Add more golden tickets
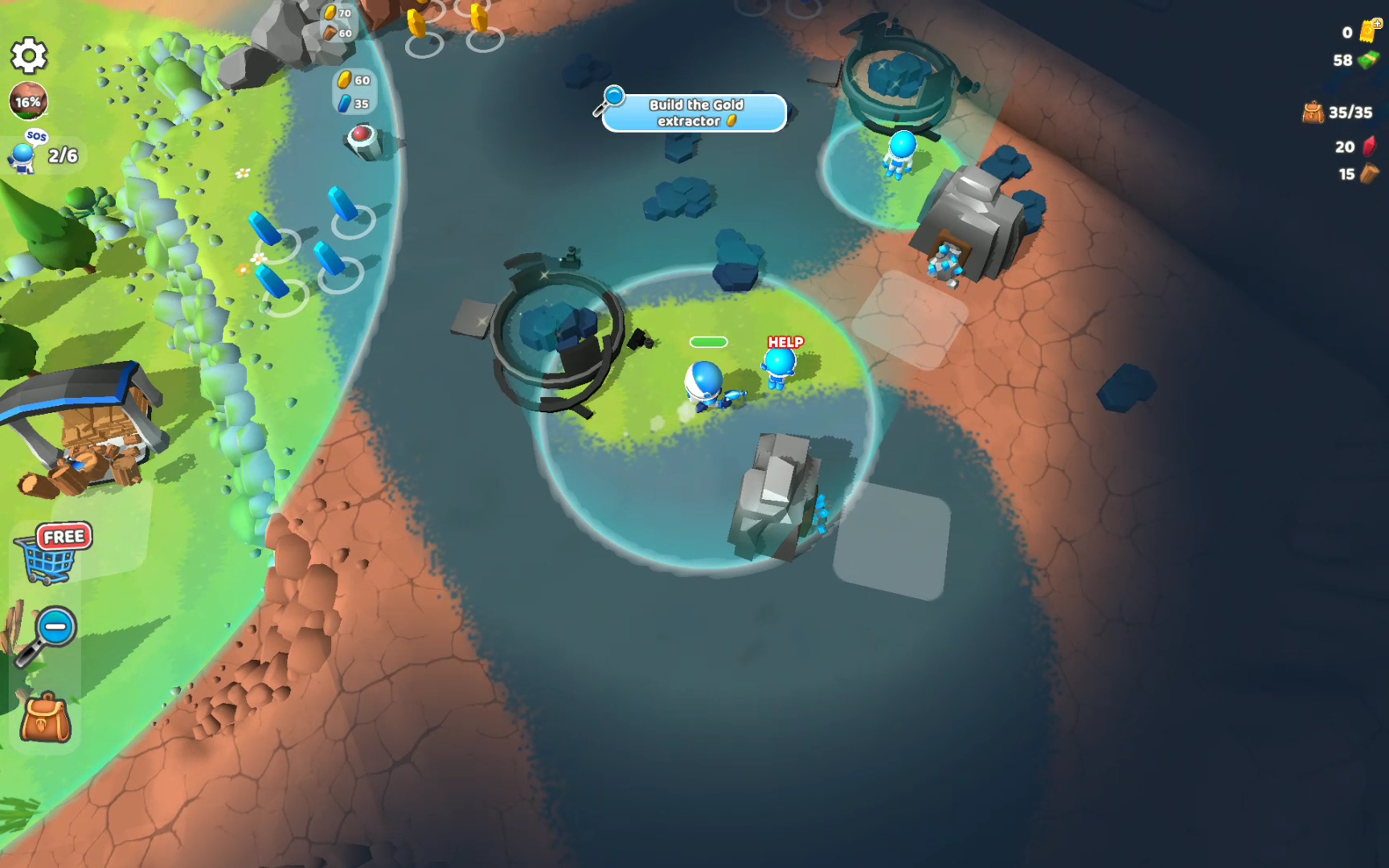The height and width of the screenshot is (868, 1389). click(x=1369, y=30)
